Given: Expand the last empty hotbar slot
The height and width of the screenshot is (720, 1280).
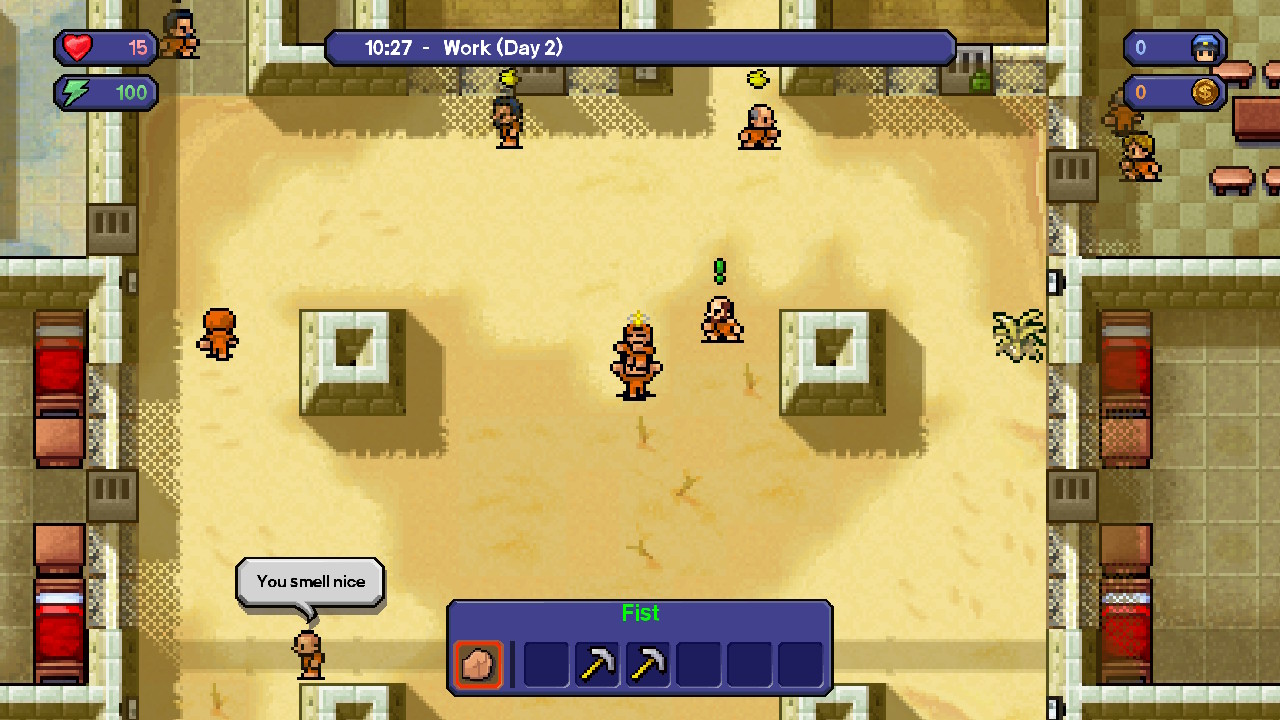Looking at the screenshot, I should point(800,663).
